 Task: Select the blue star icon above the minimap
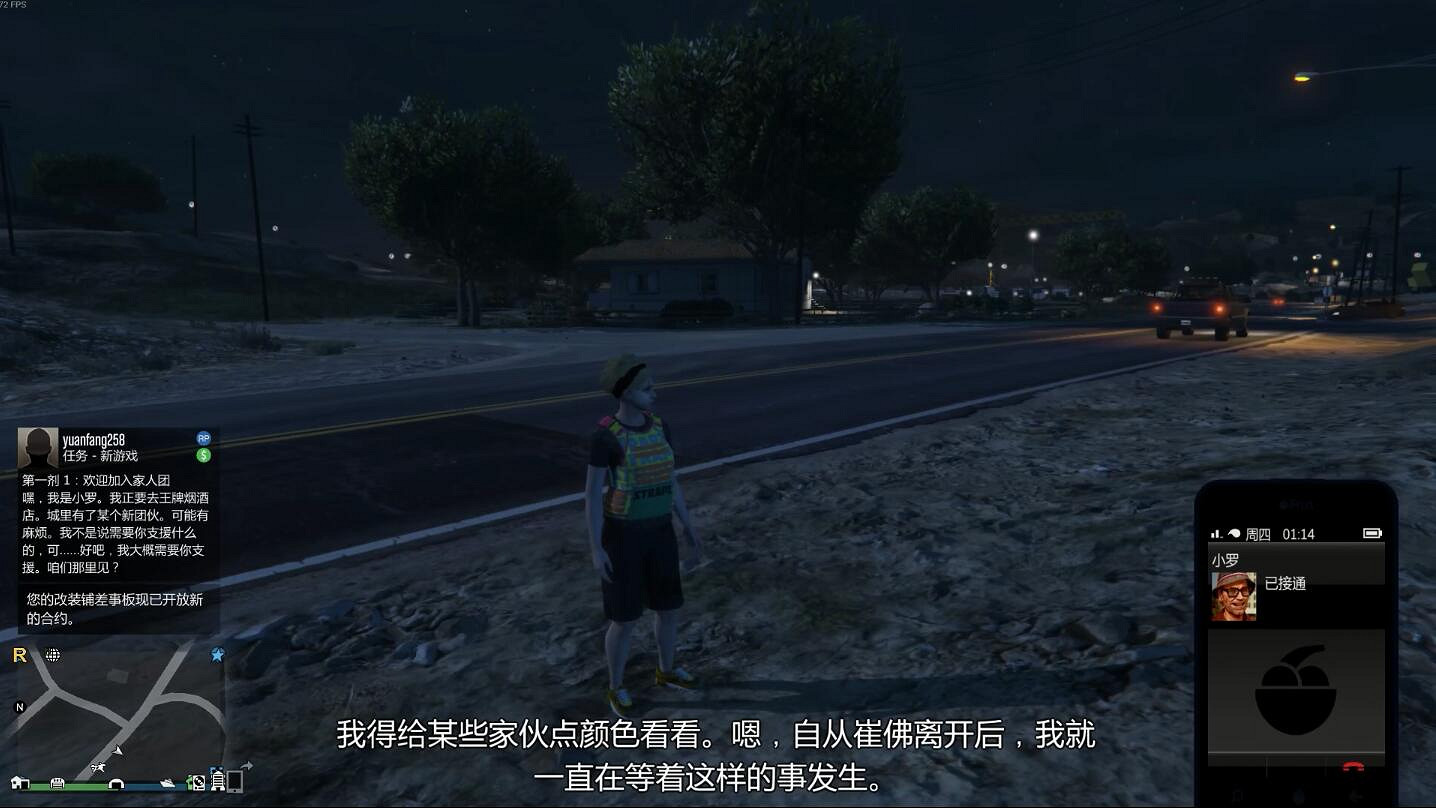(x=216, y=654)
